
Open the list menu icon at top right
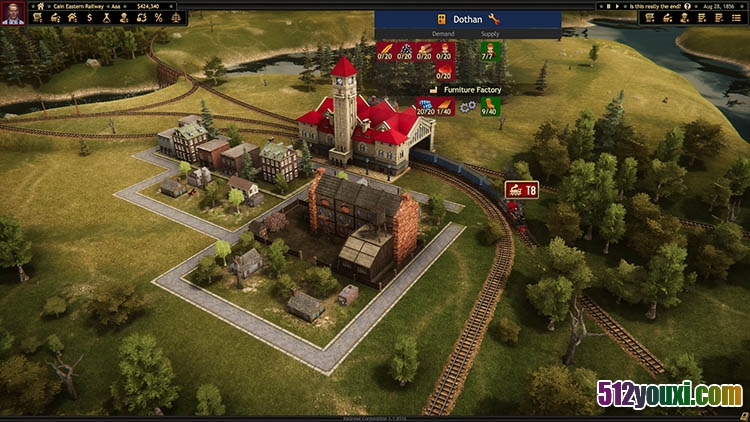[736, 17]
